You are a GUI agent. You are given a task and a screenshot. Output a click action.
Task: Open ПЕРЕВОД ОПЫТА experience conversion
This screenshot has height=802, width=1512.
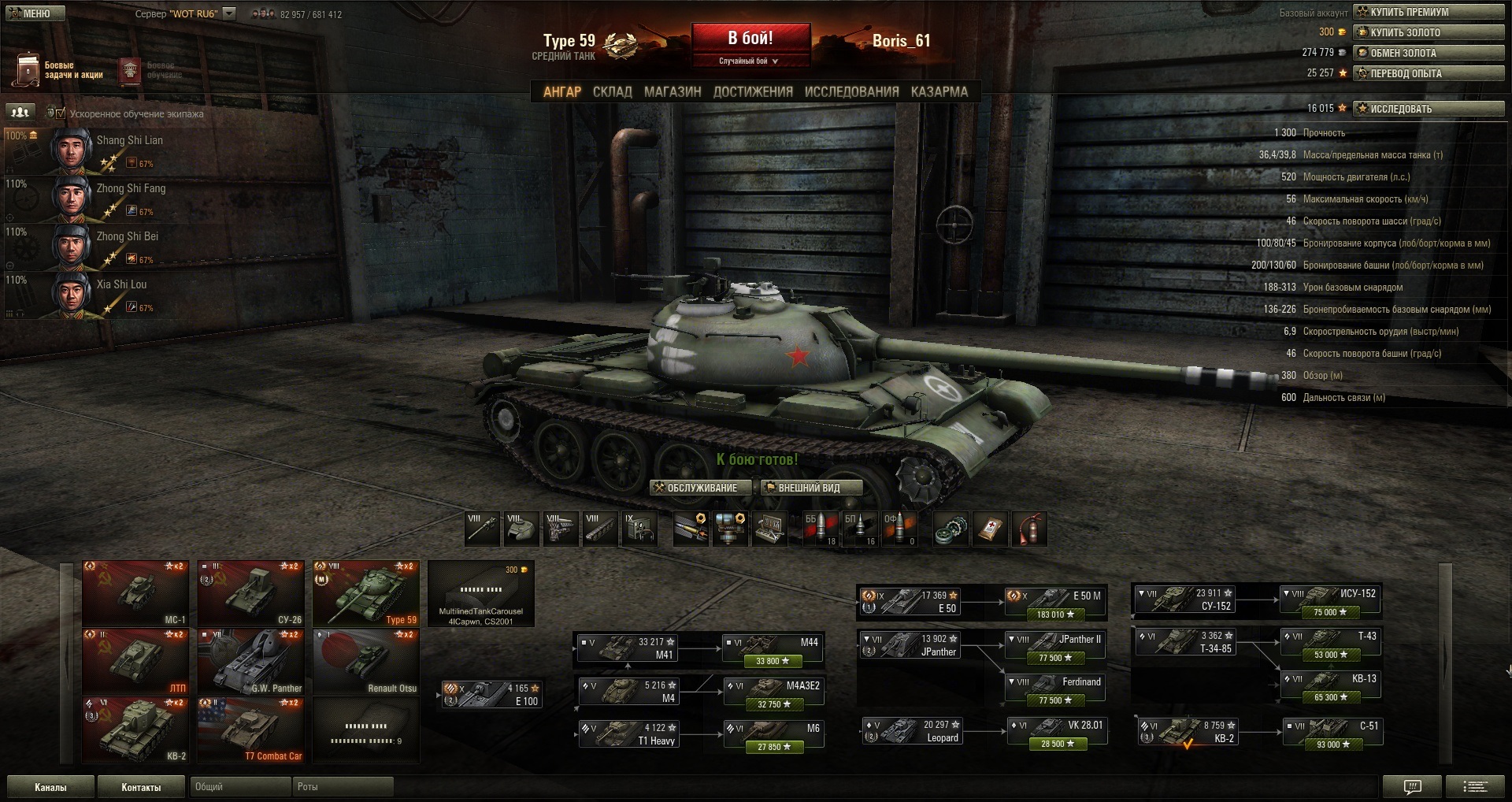pos(1429,73)
